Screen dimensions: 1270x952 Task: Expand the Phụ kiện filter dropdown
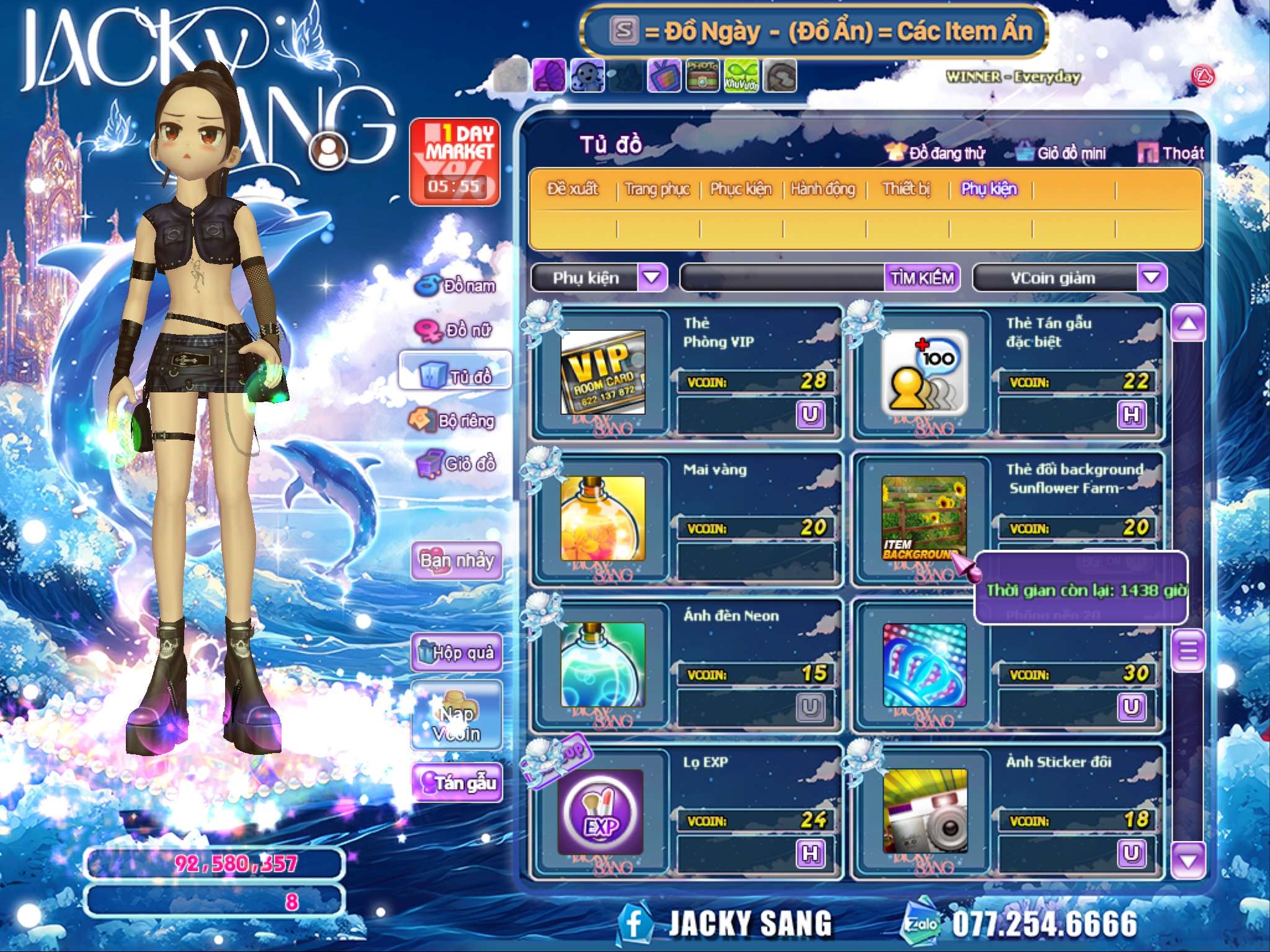[x=651, y=278]
